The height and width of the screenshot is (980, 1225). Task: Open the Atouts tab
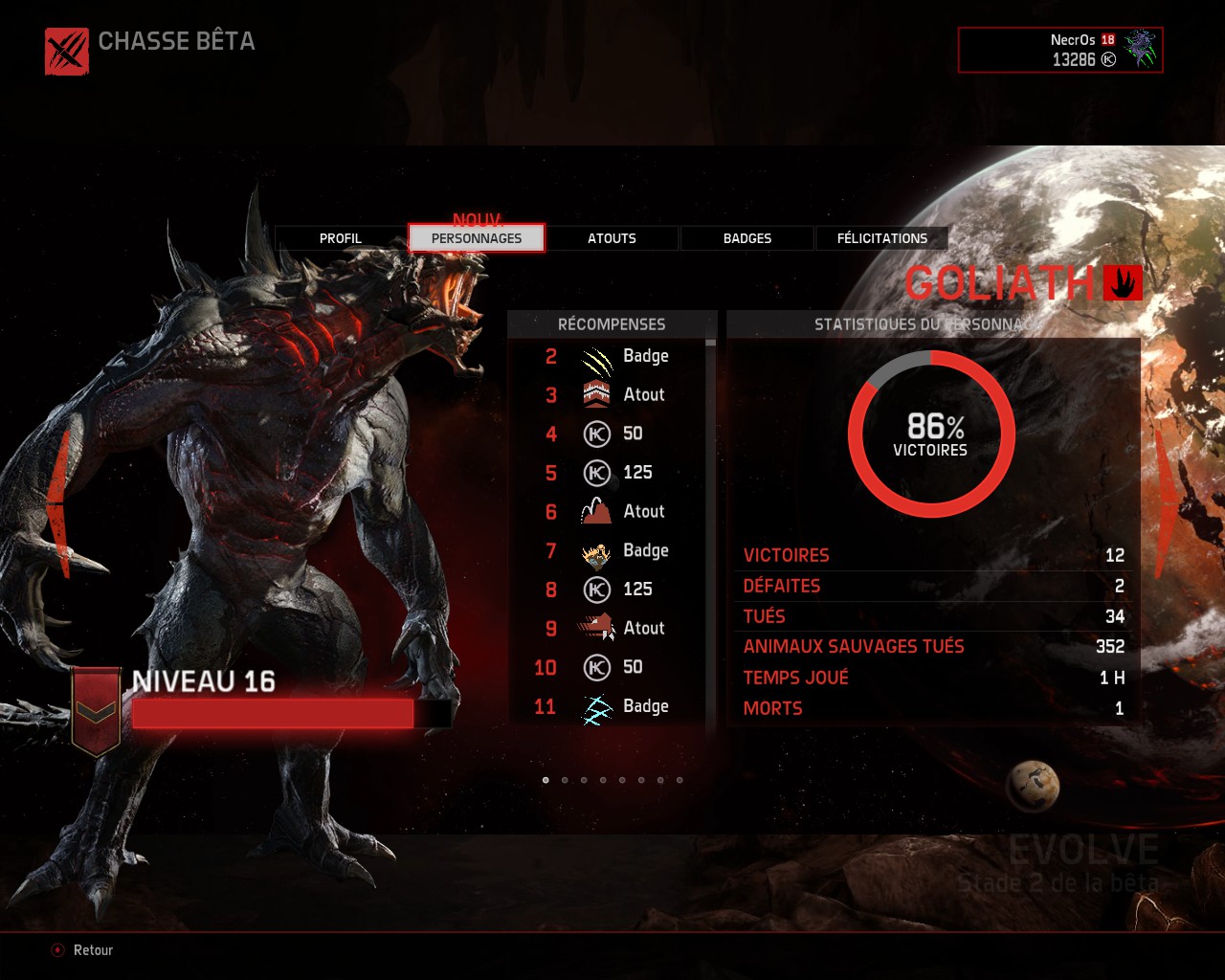pyautogui.click(x=612, y=238)
